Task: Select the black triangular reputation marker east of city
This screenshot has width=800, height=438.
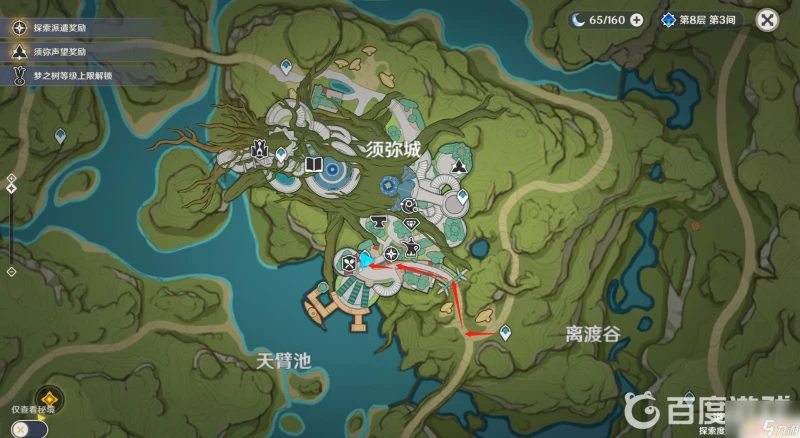Action: coord(458,164)
